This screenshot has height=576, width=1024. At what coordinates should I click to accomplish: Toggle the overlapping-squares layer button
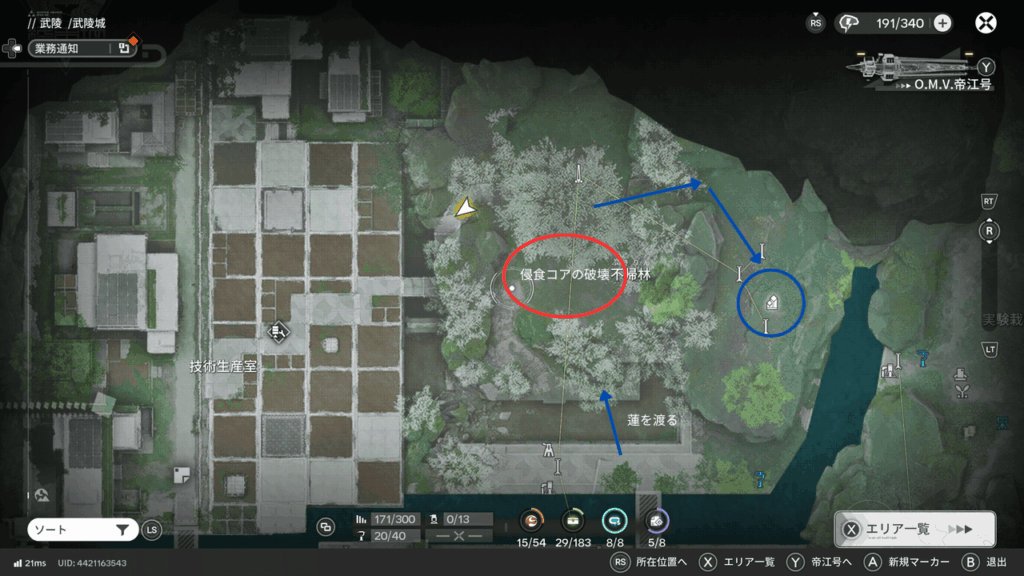tap(326, 527)
